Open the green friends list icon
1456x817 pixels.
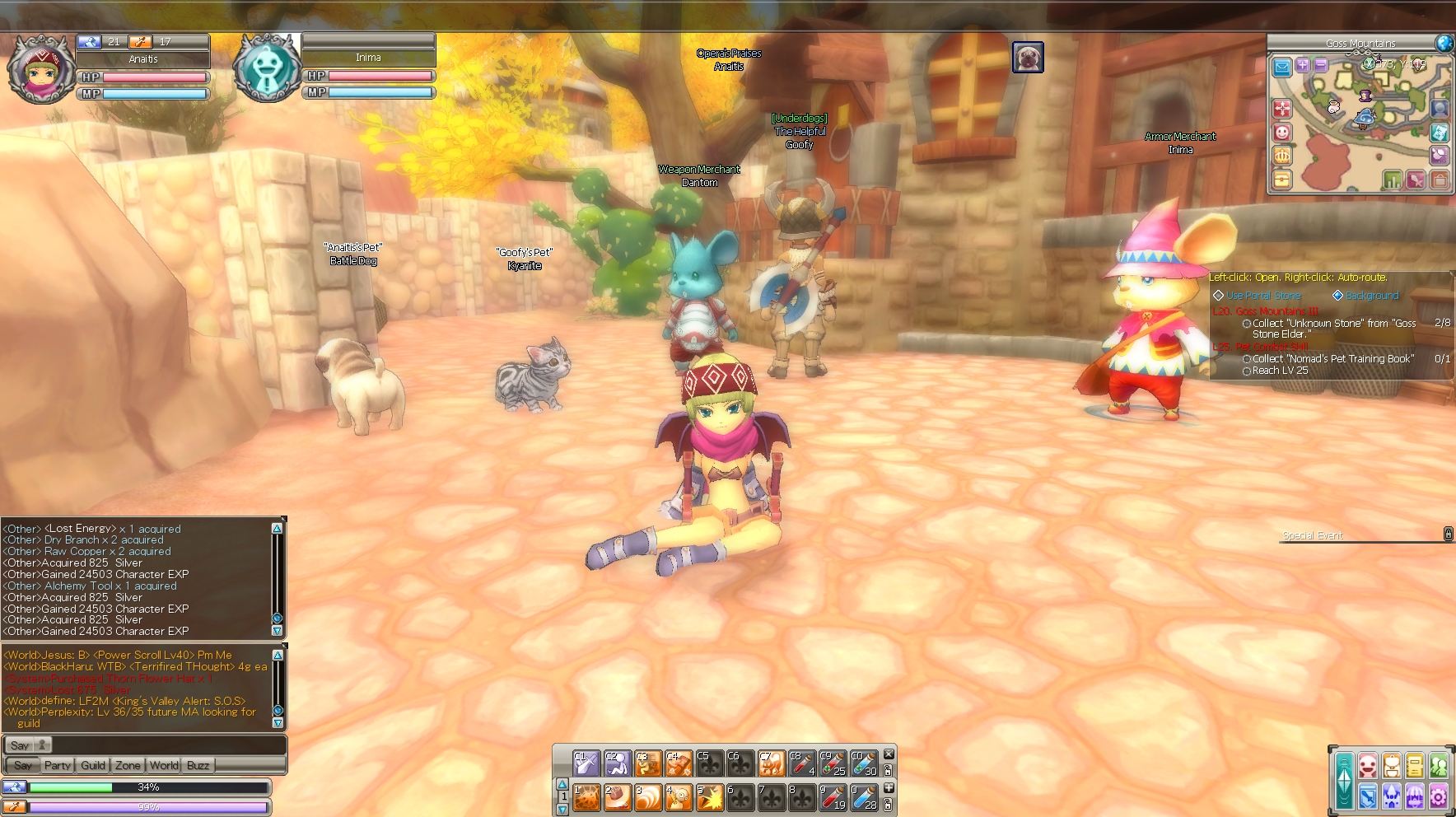[1439, 766]
